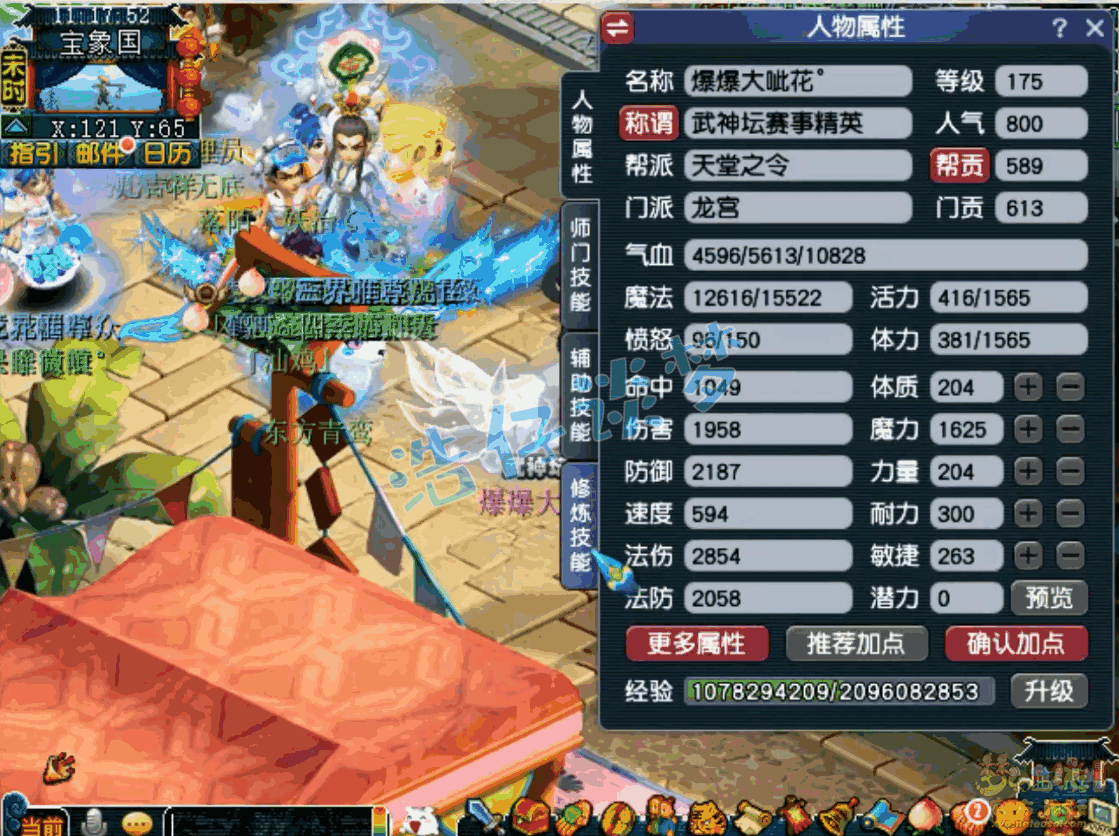Click the red 帮贡 button
Image resolution: width=1119 pixels, height=836 pixels.
click(x=959, y=166)
